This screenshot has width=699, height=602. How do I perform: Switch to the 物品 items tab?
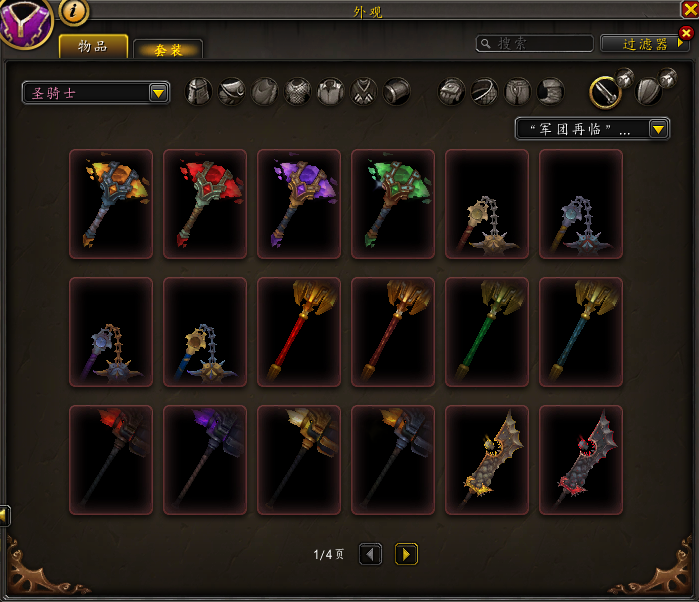[x=93, y=47]
